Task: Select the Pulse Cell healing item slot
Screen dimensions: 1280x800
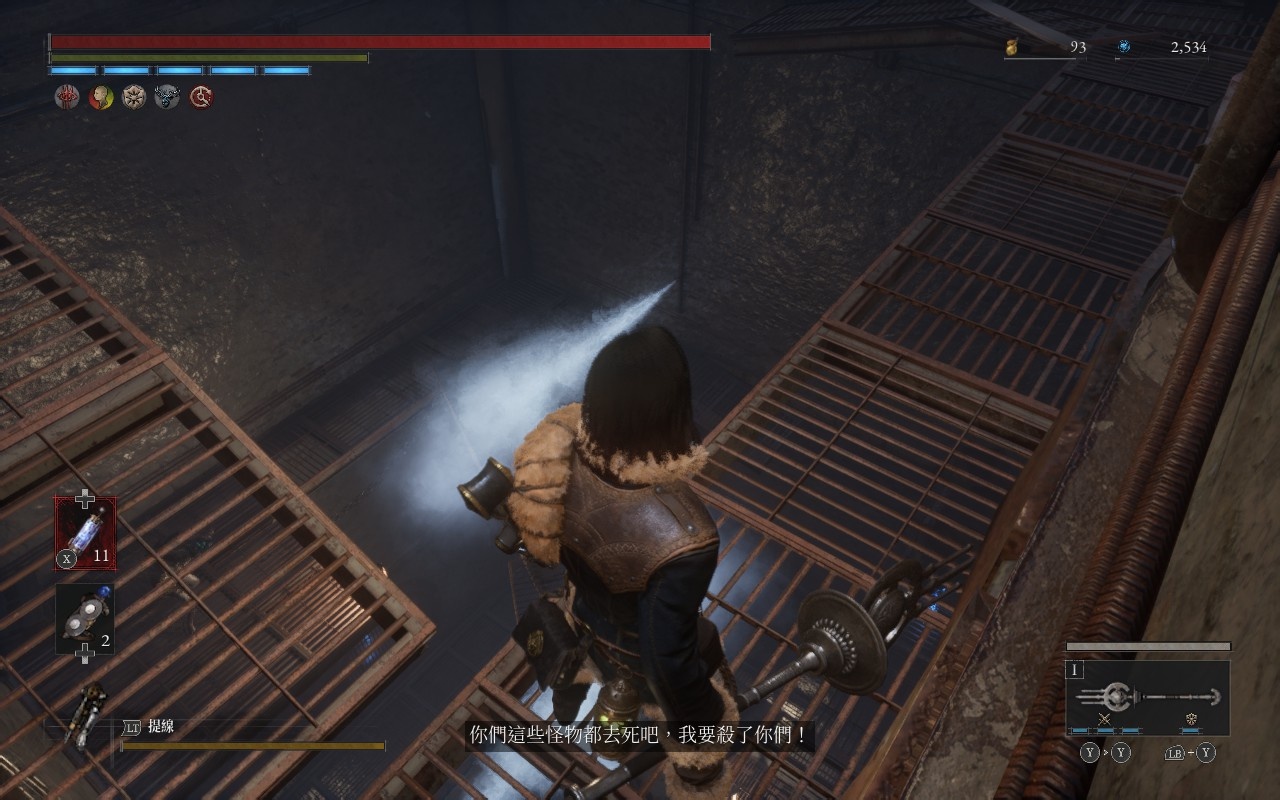Action: (85, 533)
